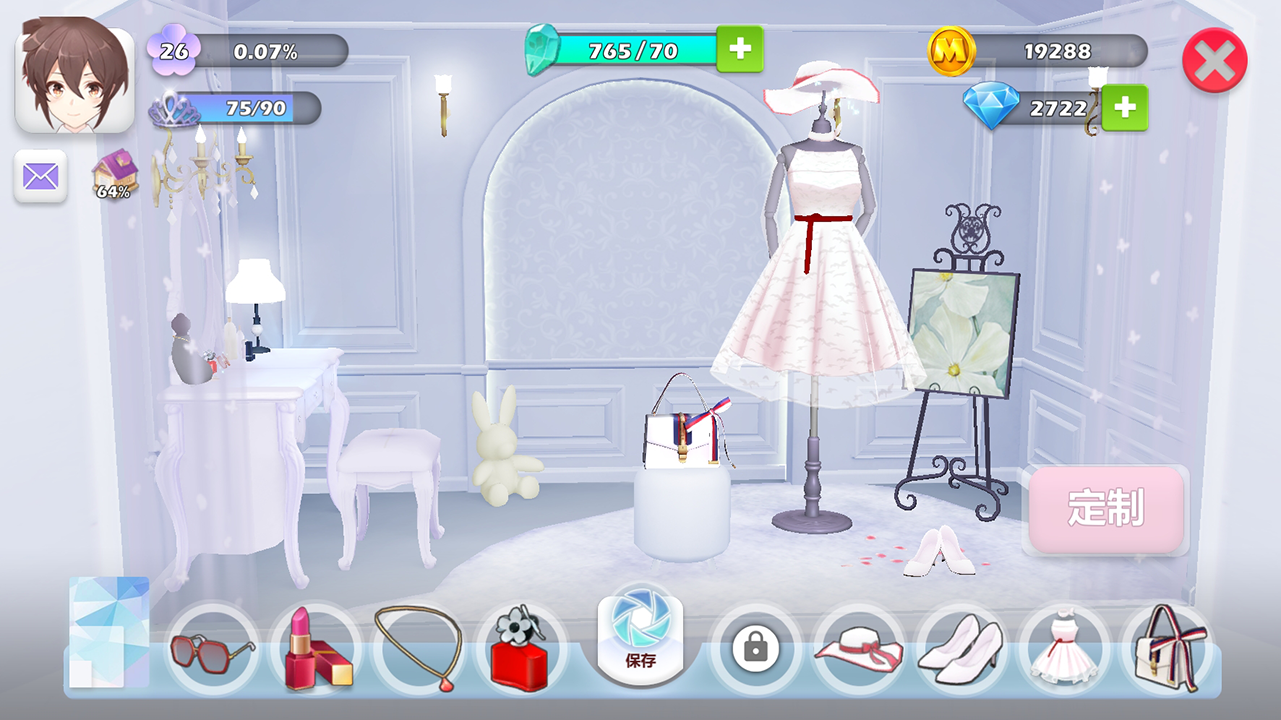Click the level 26 experience bar
Image resolution: width=1281 pixels, height=720 pixels.
coord(247,49)
